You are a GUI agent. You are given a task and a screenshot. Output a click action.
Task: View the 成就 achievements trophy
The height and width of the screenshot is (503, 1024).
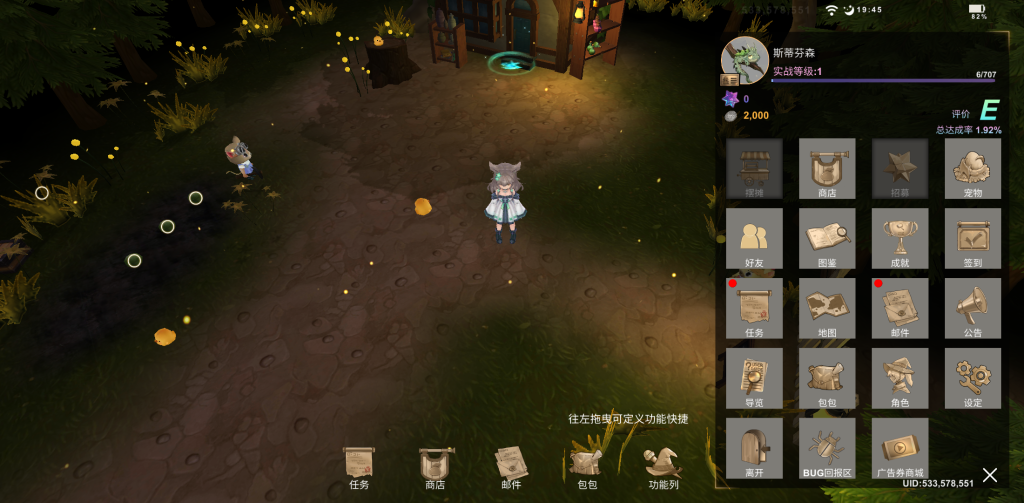[x=900, y=238]
